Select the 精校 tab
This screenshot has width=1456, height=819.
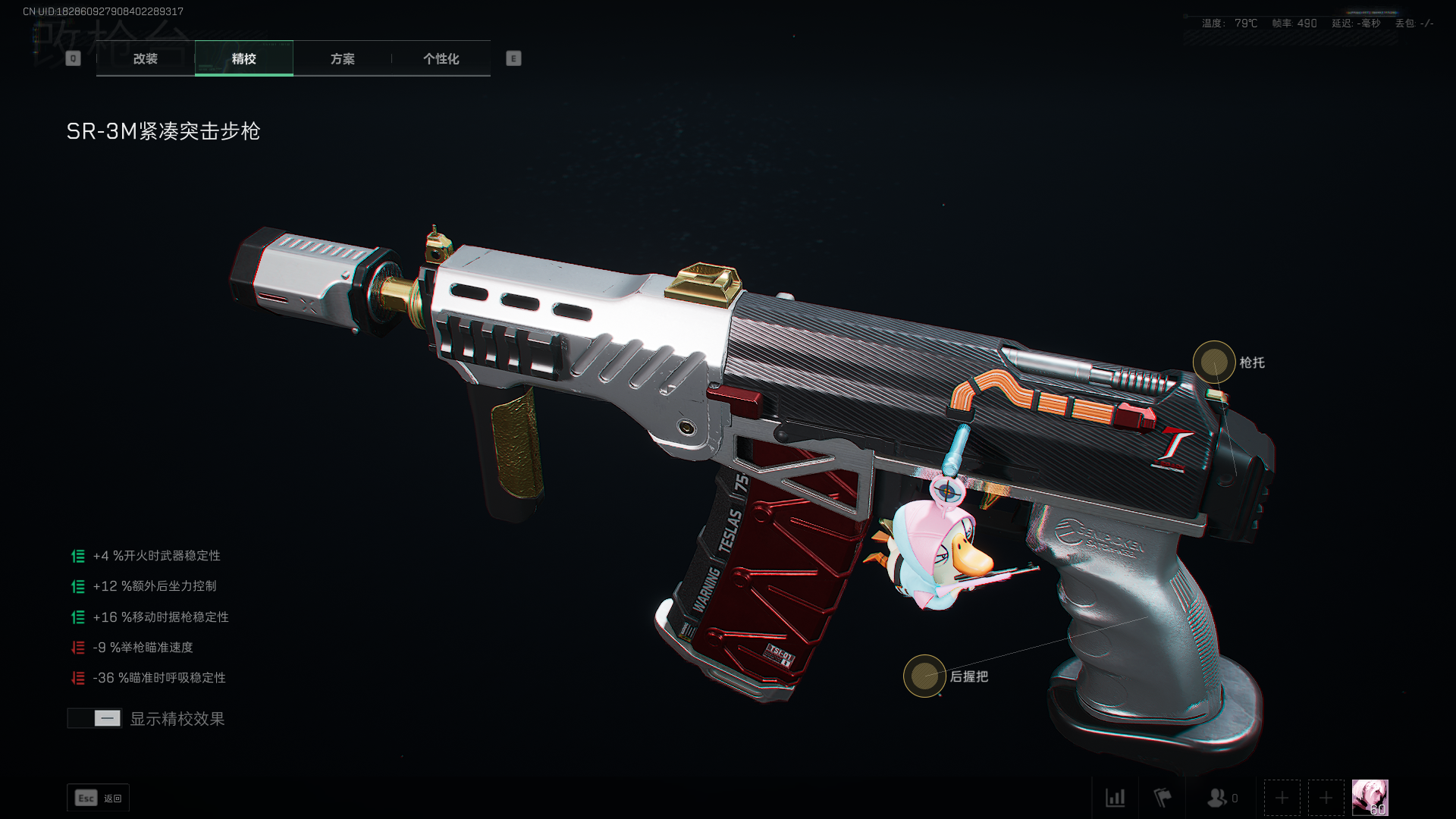pos(243,58)
